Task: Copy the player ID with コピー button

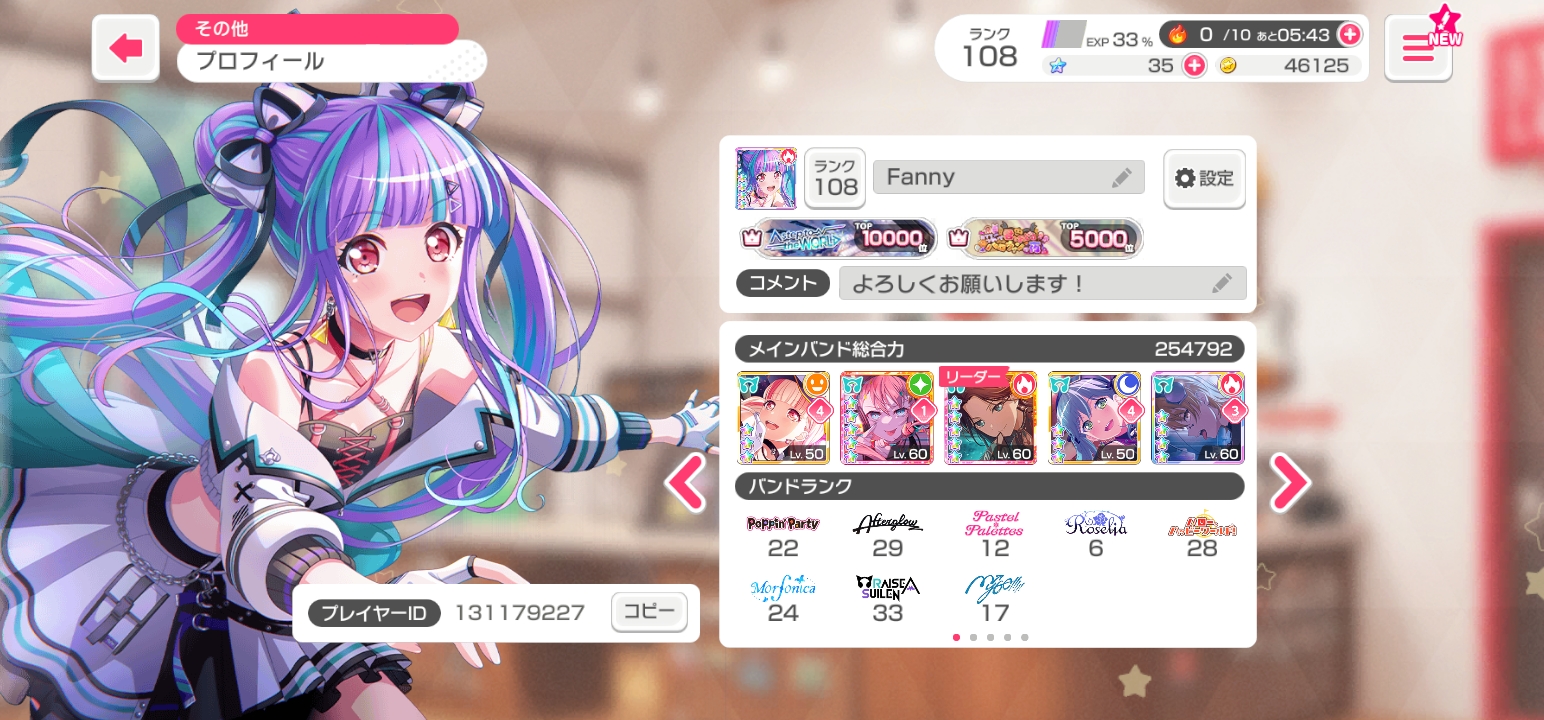Action: coord(649,612)
